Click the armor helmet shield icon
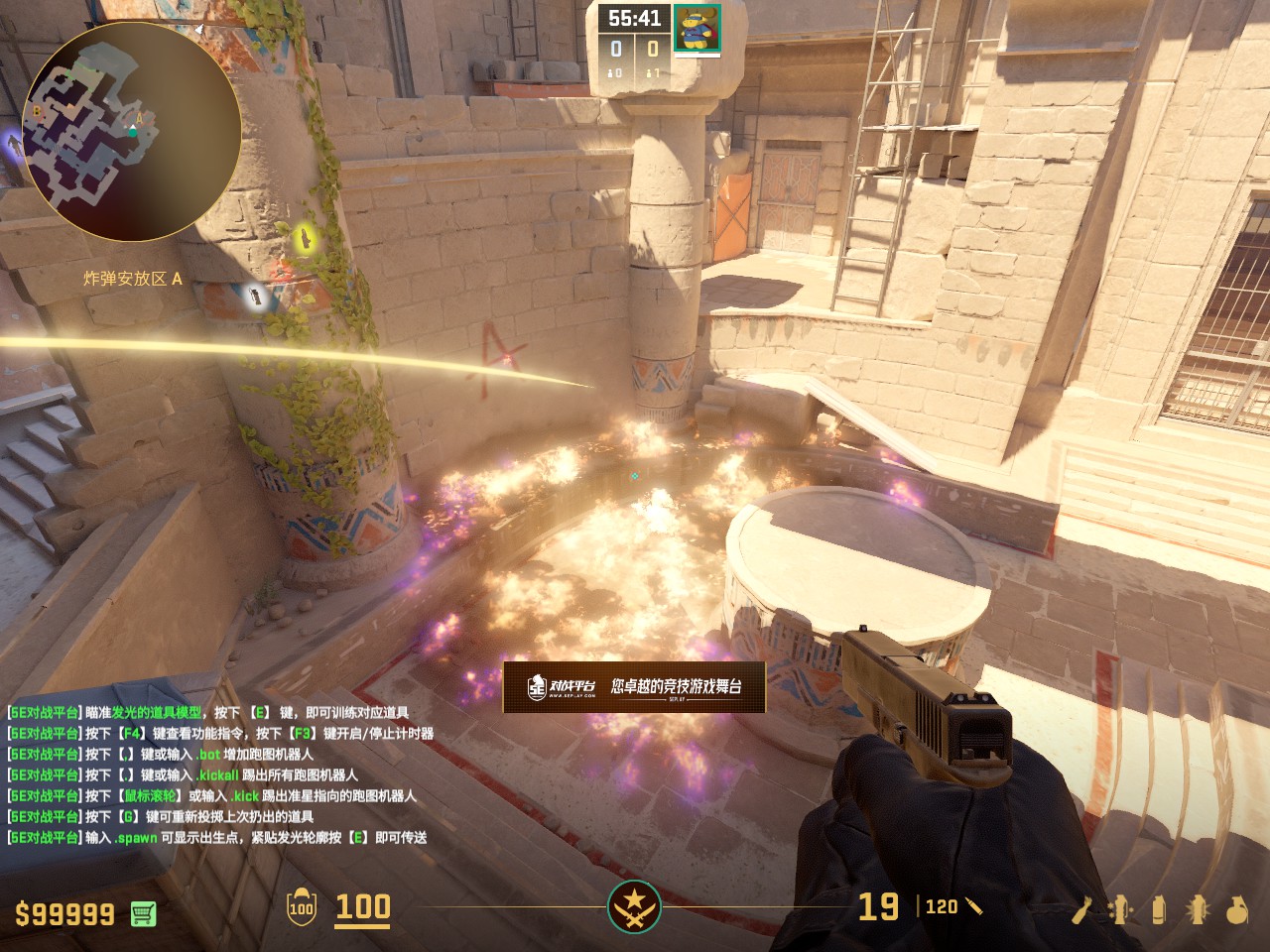 coord(301,907)
